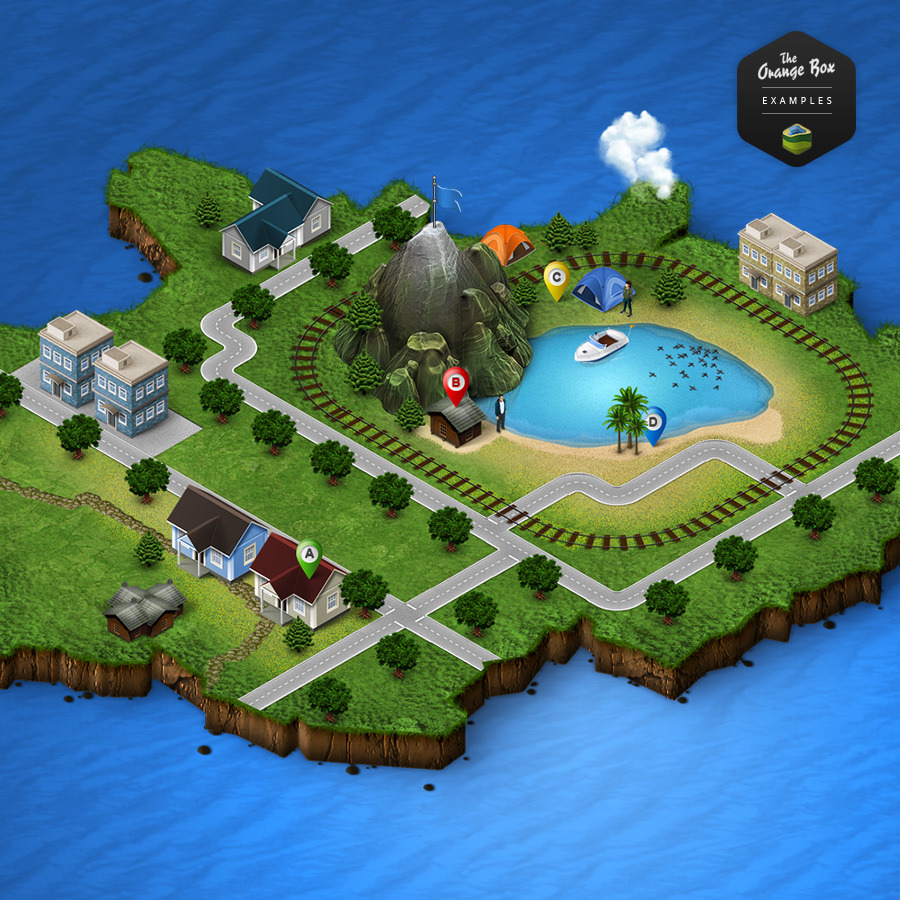Screen dimensions: 900x900
Task: Click the red map marker B
Action: pos(456,382)
